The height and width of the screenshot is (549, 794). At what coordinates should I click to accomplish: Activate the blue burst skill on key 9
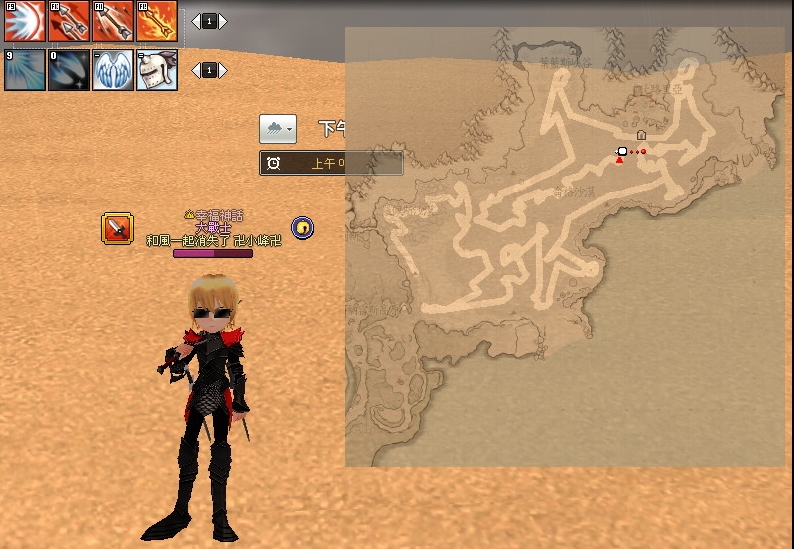(25, 70)
